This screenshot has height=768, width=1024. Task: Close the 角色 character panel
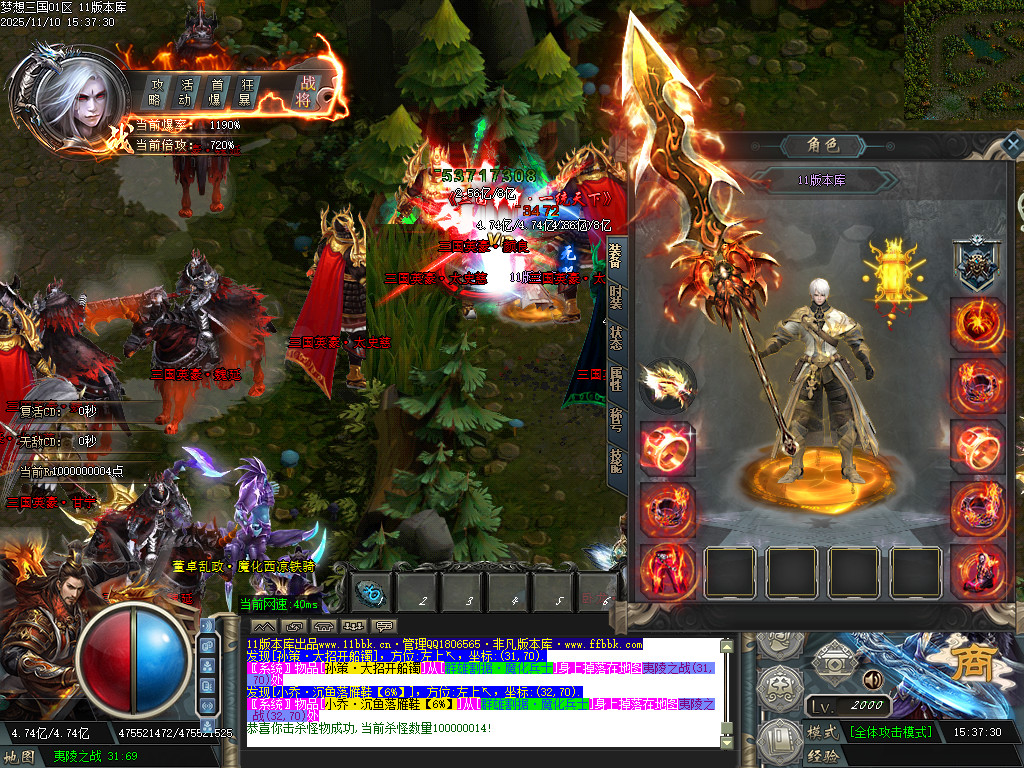coord(1013,145)
